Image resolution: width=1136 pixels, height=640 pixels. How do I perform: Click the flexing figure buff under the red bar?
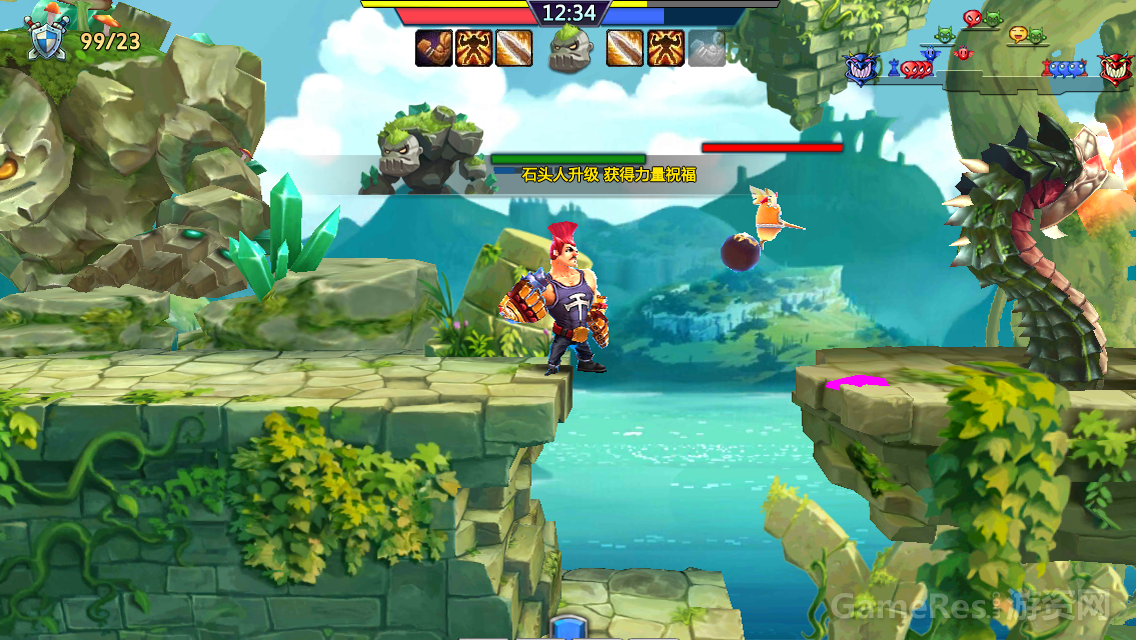tap(474, 48)
